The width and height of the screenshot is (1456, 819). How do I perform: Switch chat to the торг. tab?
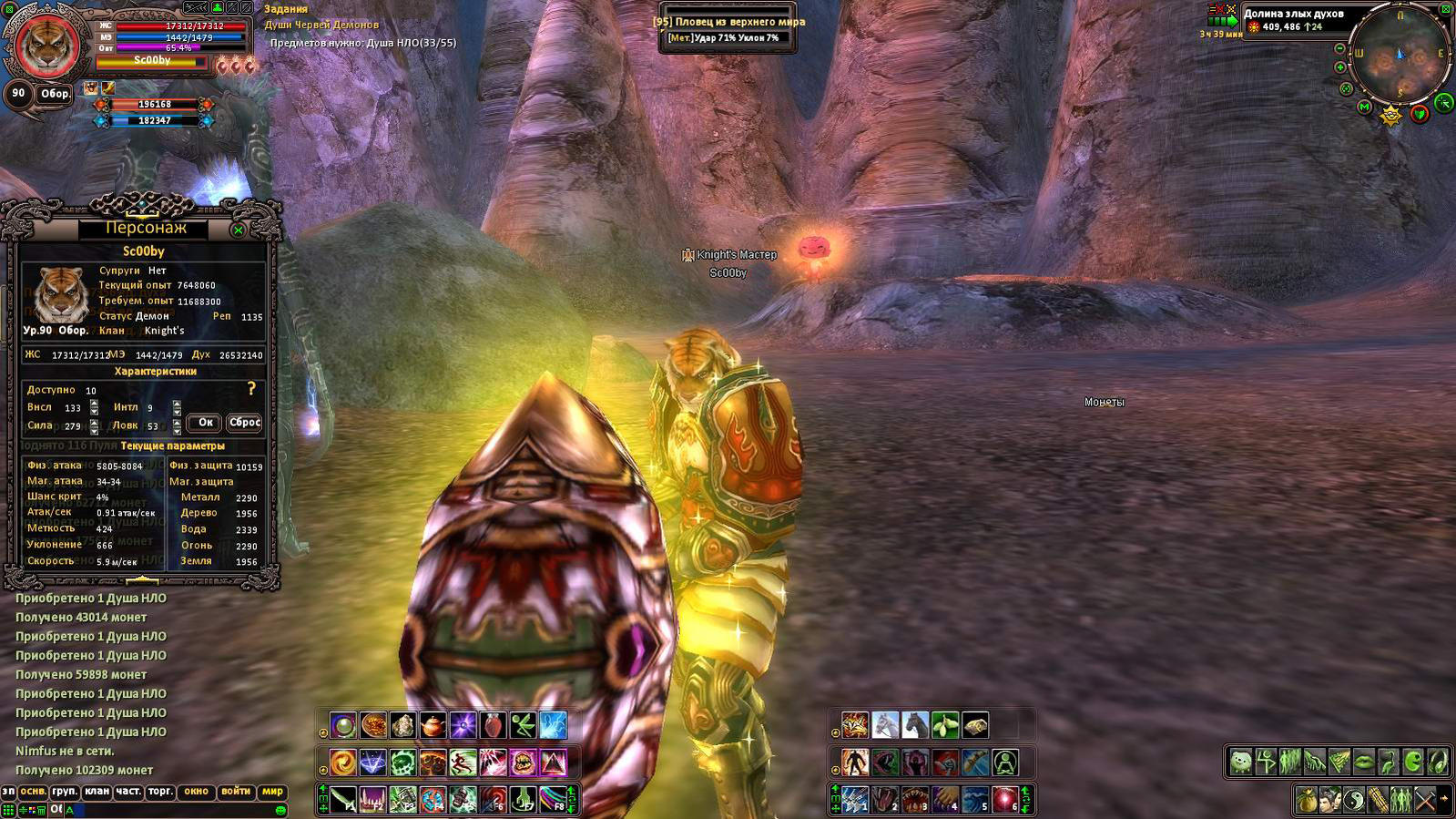pyautogui.click(x=160, y=792)
